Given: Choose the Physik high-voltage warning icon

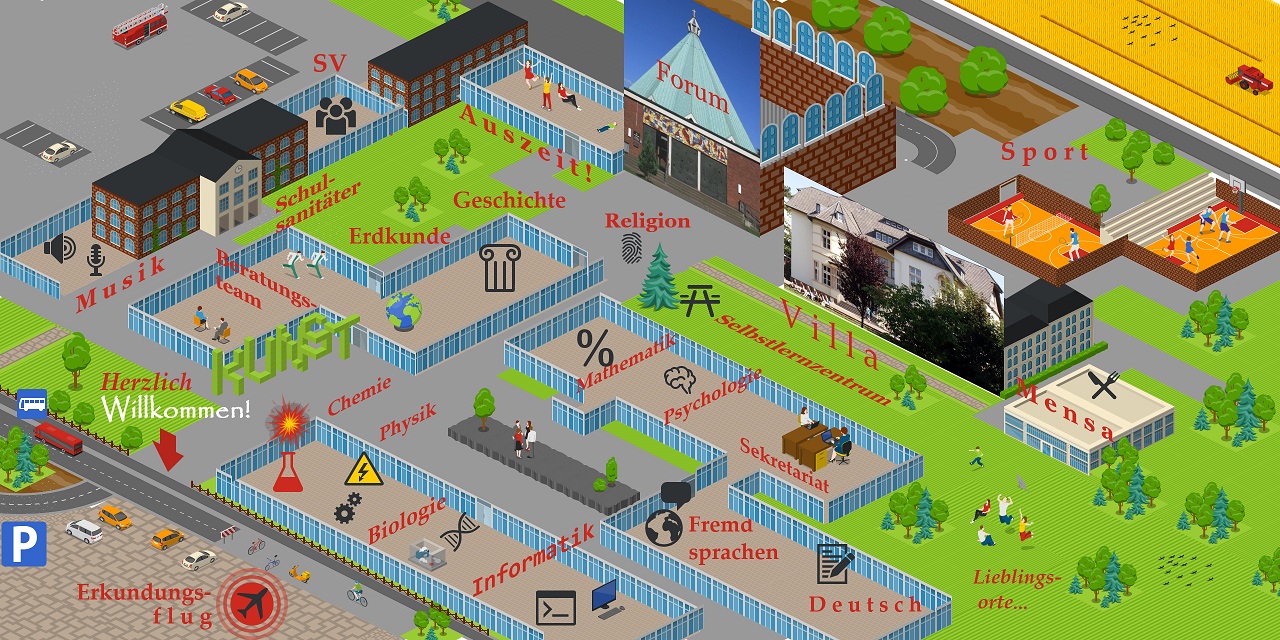Looking at the screenshot, I should point(363,470).
